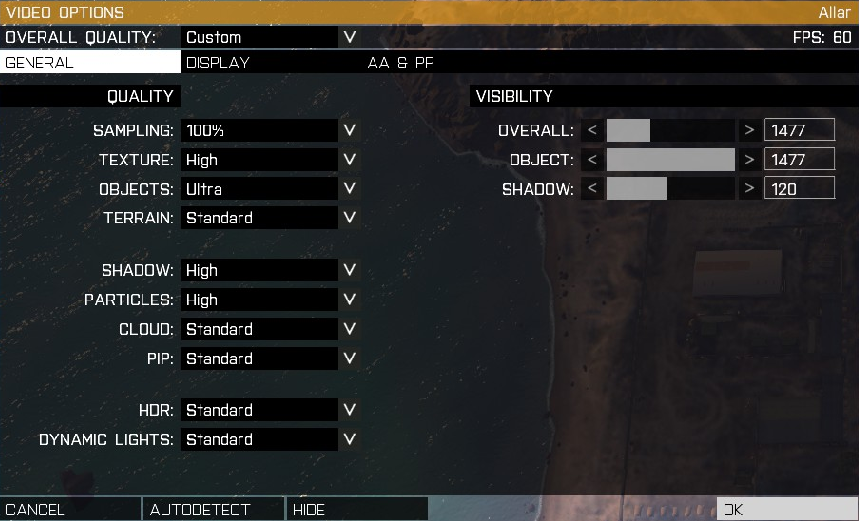The height and width of the screenshot is (521, 859).
Task: Change the Particles quality dropdown
Action: 270,299
